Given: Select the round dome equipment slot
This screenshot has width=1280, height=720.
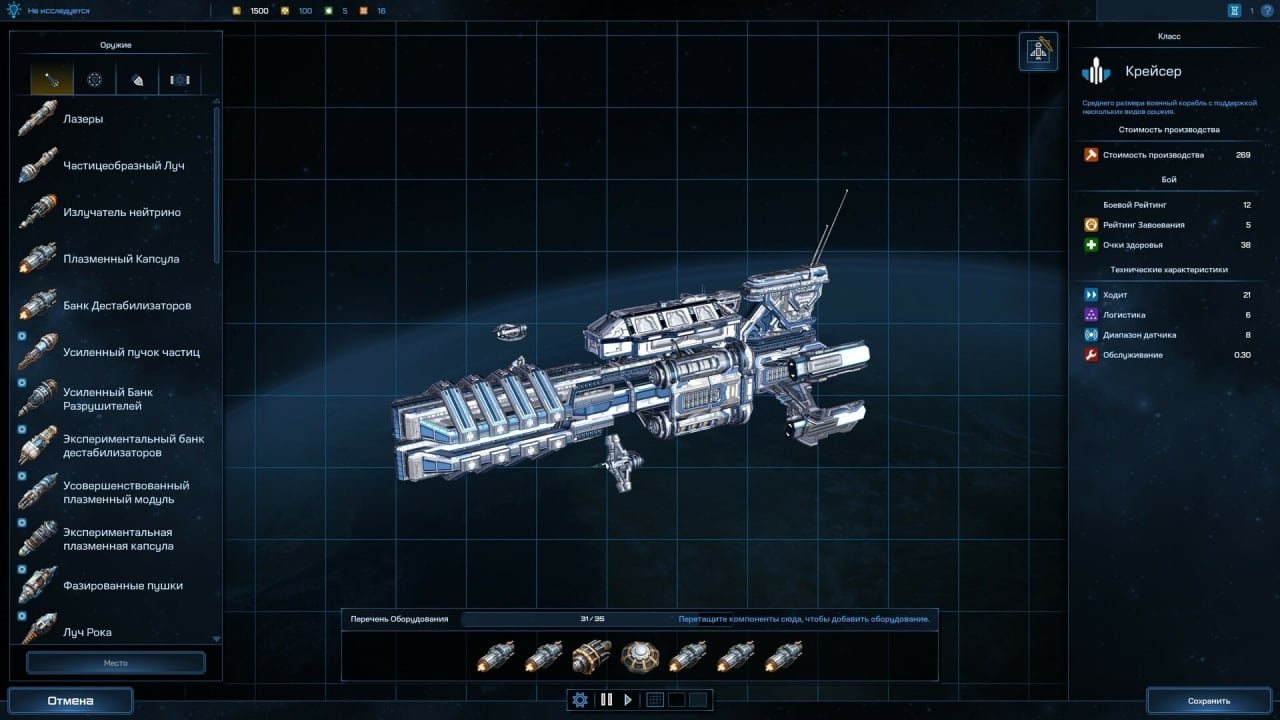Looking at the screenshot, I should [x=640, y=656].
